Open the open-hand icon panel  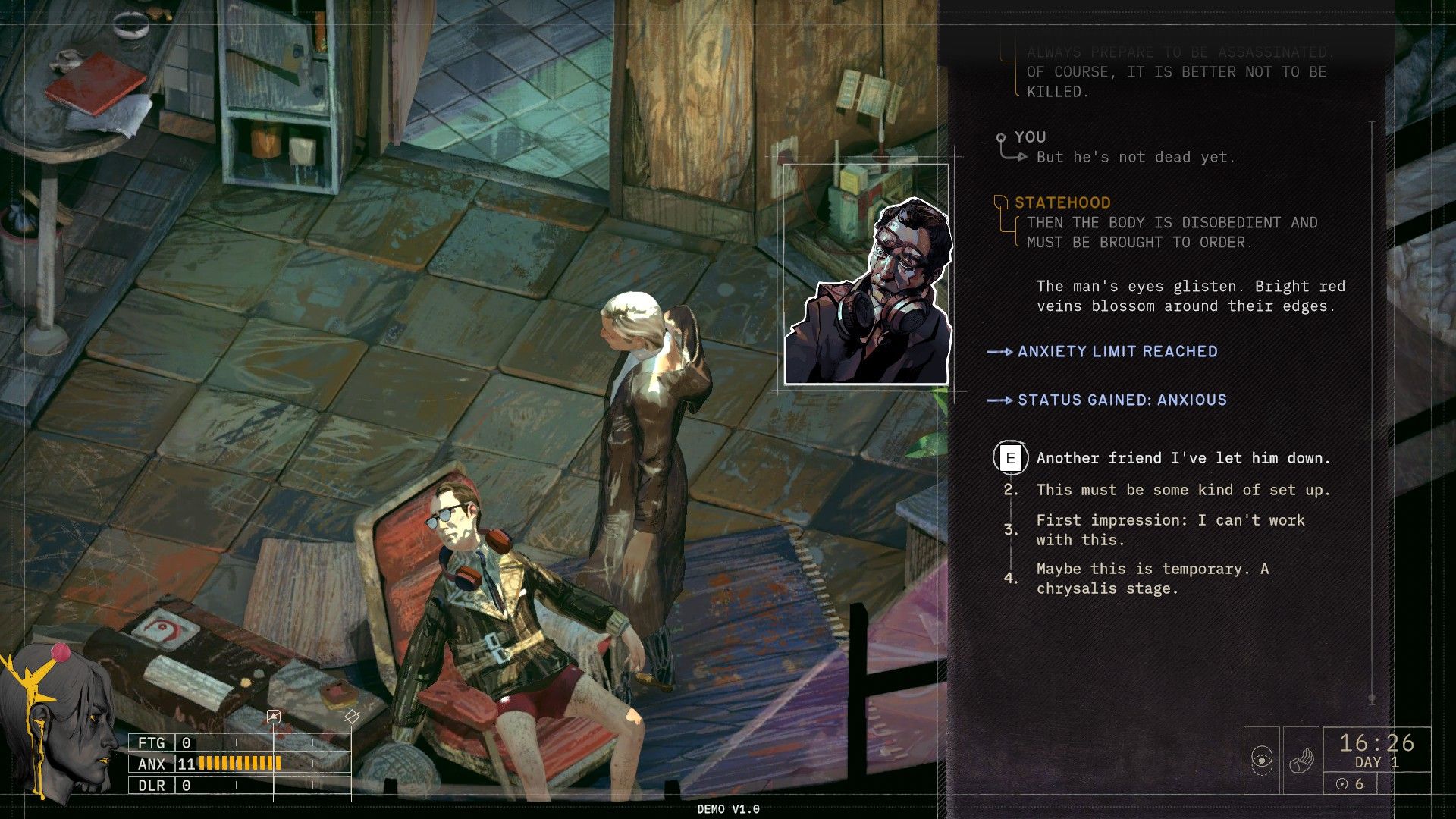(x=1301, y=759)
